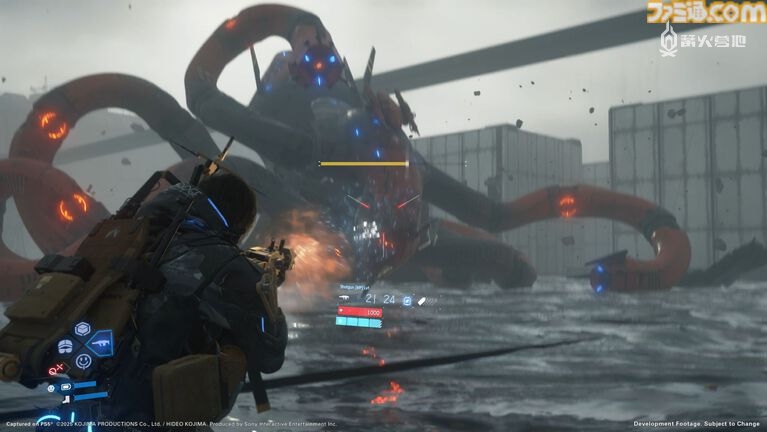The height and width of the screenshot is (432, 767).
Task: Click the Famitsu.com watermark logo
Action: pyautogui.click(x=705, y=12)
